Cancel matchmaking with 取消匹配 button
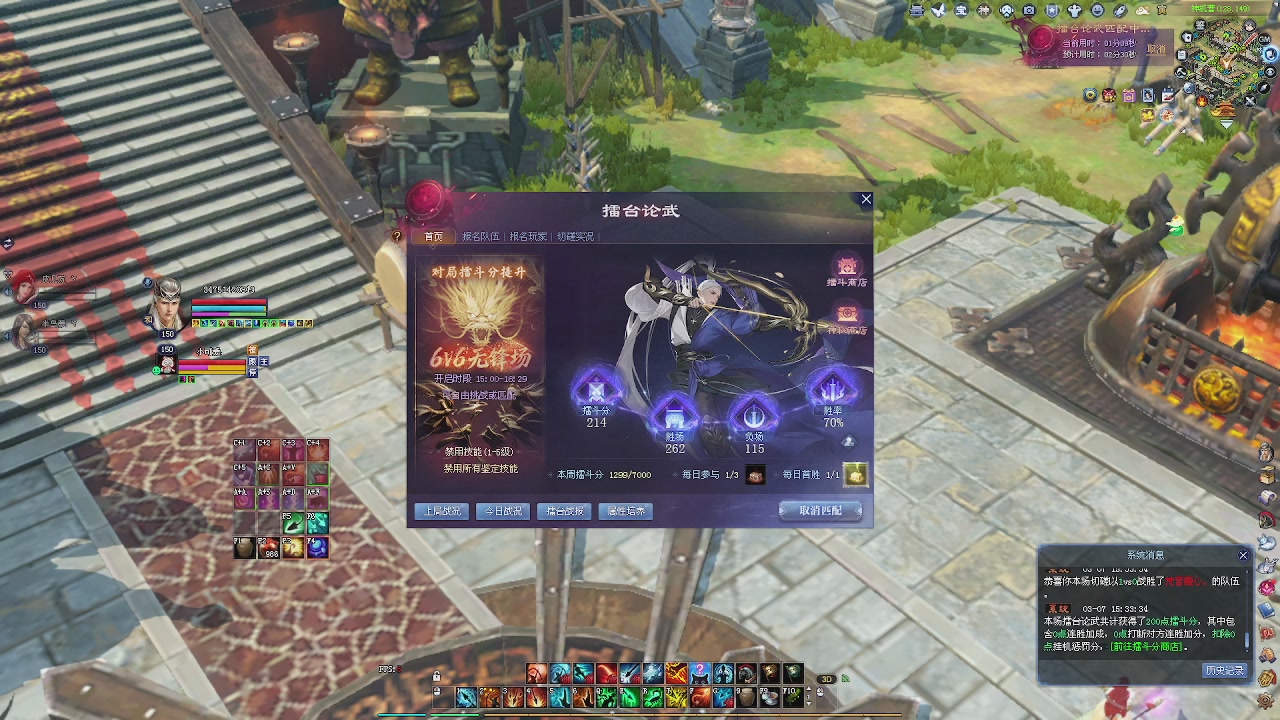This screenshot has height=720, width=1280. 820,511
